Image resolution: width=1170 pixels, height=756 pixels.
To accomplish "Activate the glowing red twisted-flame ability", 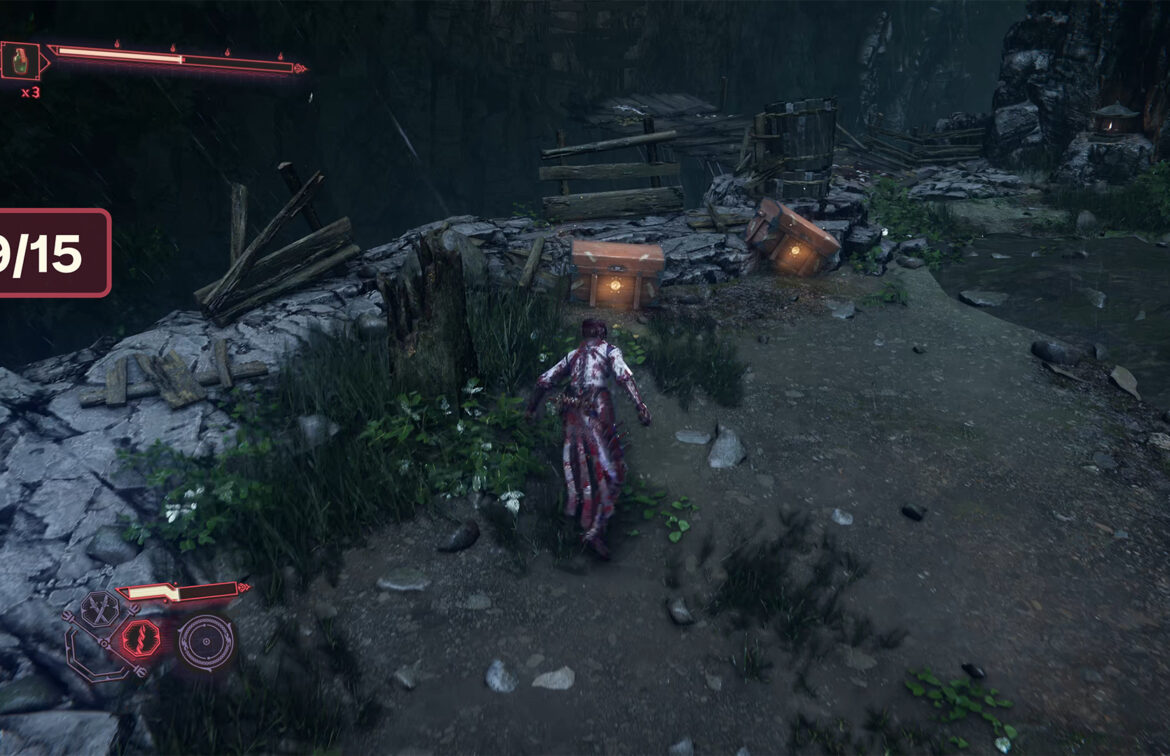I will coord(139,640).
